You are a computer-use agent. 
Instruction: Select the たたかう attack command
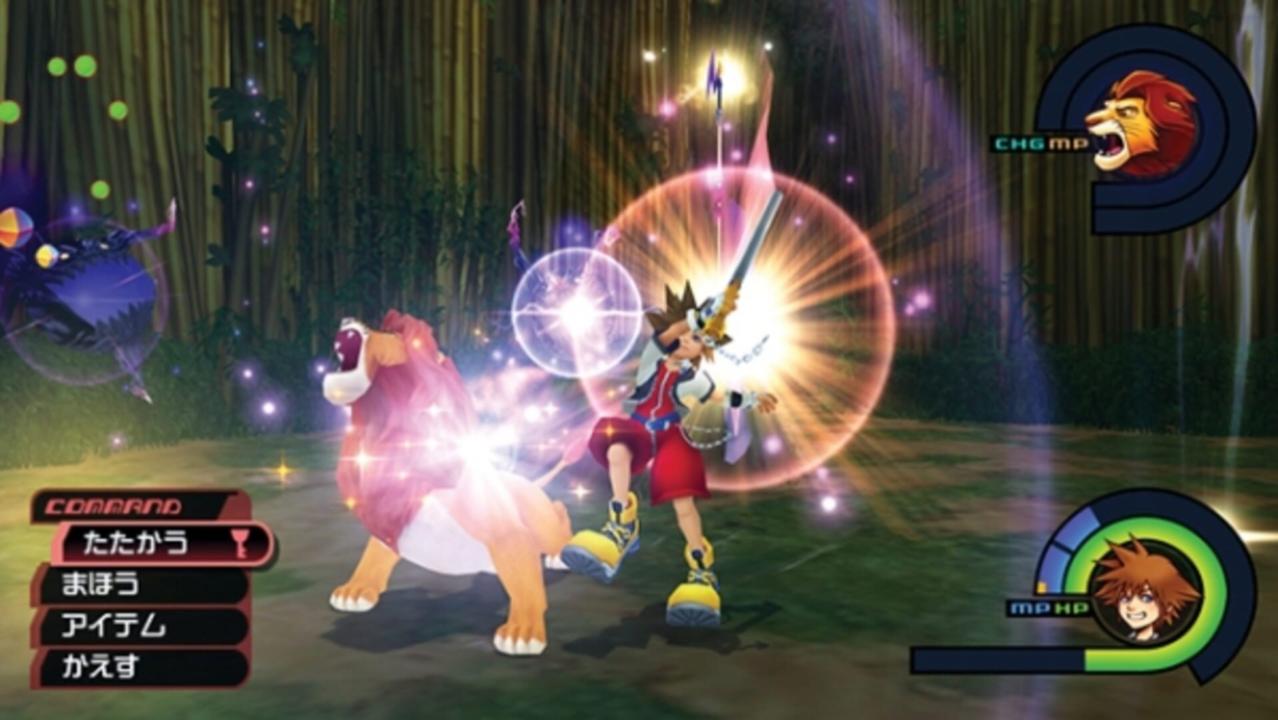tap(160, 543)
